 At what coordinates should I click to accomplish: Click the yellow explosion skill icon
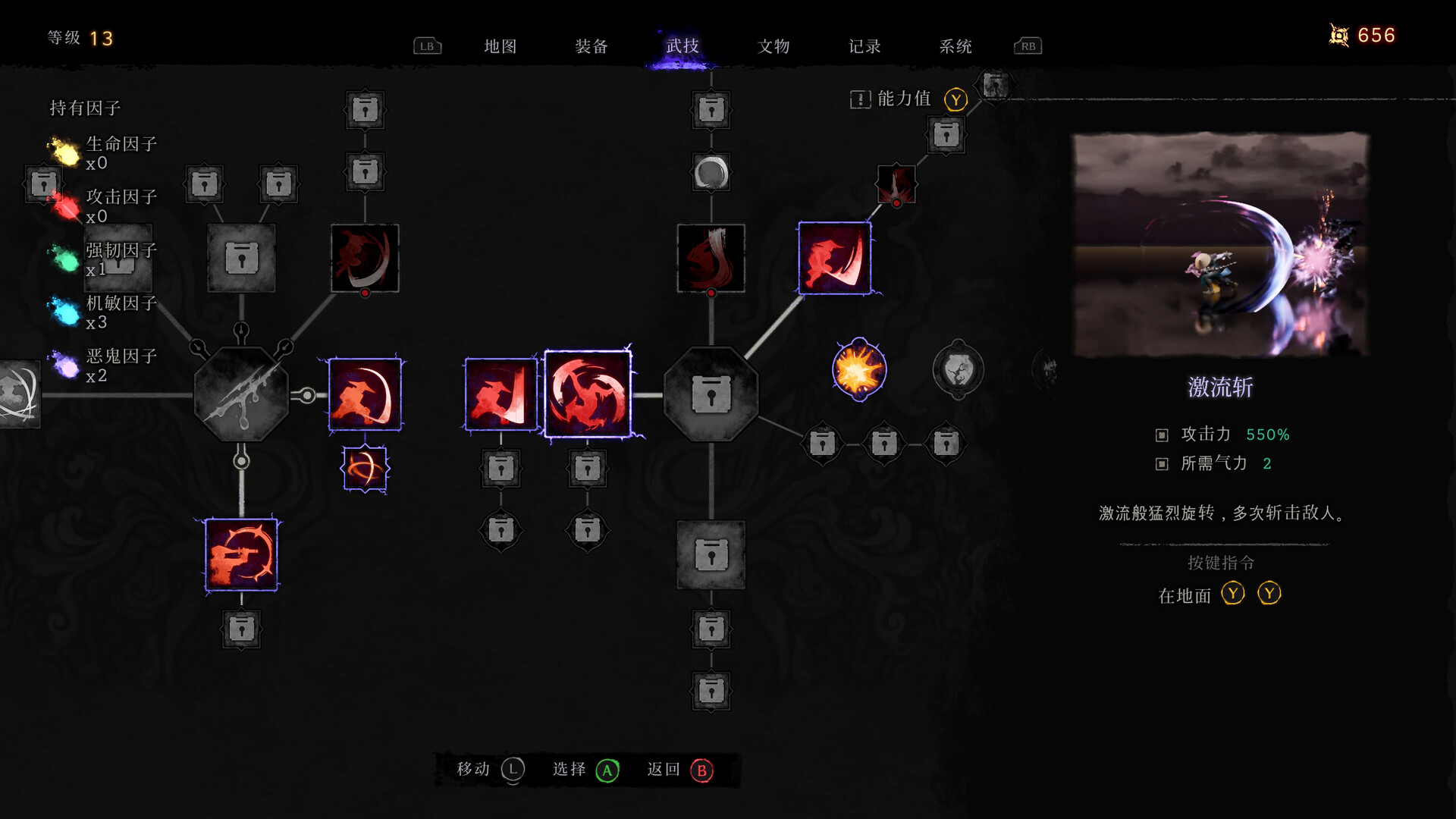(x=859, y=369)
